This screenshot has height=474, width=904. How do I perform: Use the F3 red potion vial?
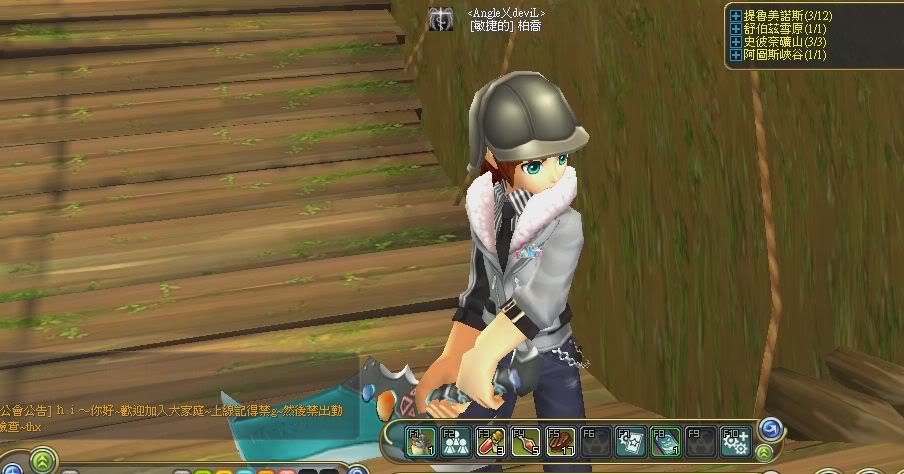(x=489, y=440)
